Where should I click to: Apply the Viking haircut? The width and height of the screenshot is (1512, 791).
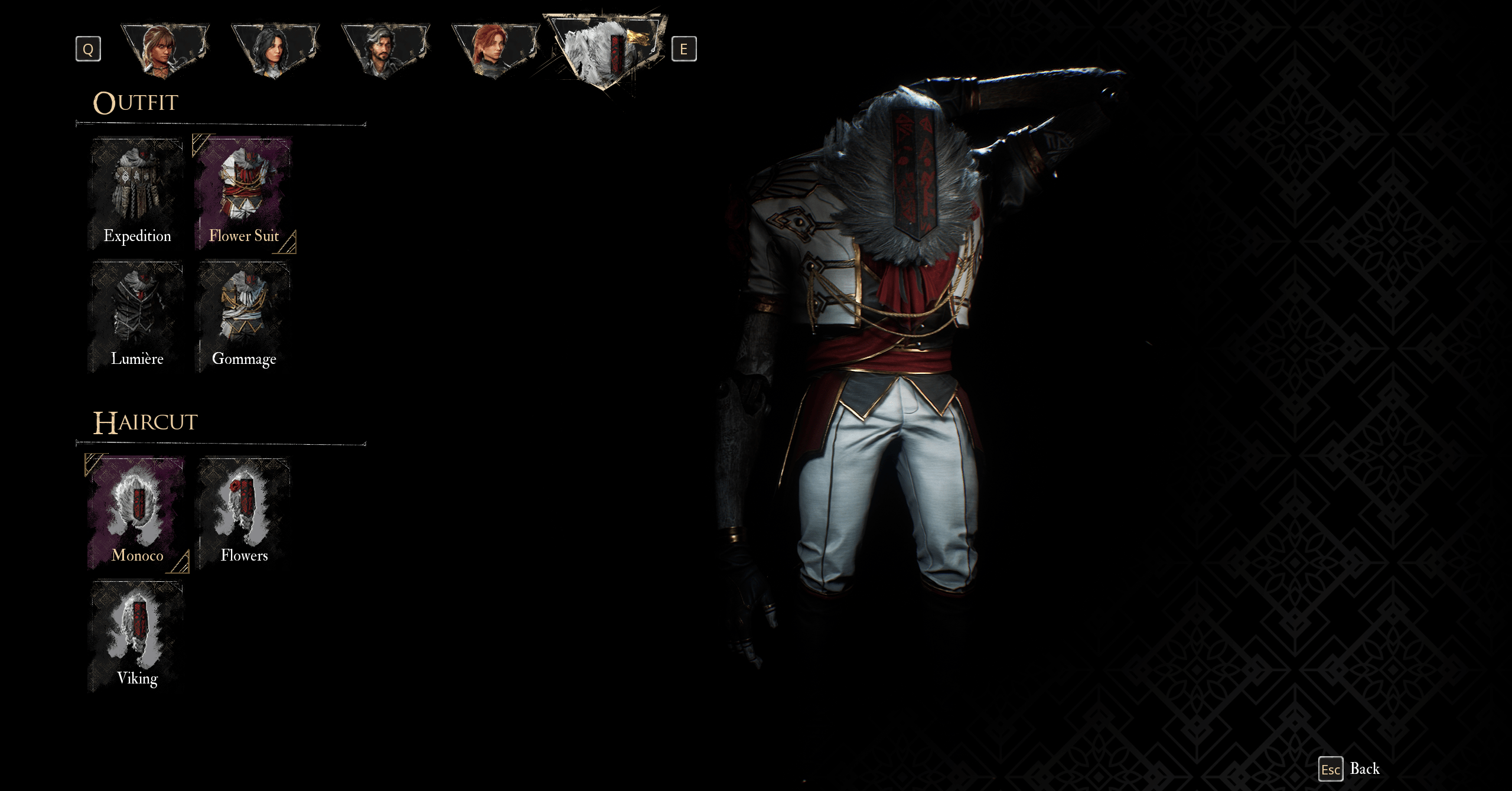coord(137,636)
